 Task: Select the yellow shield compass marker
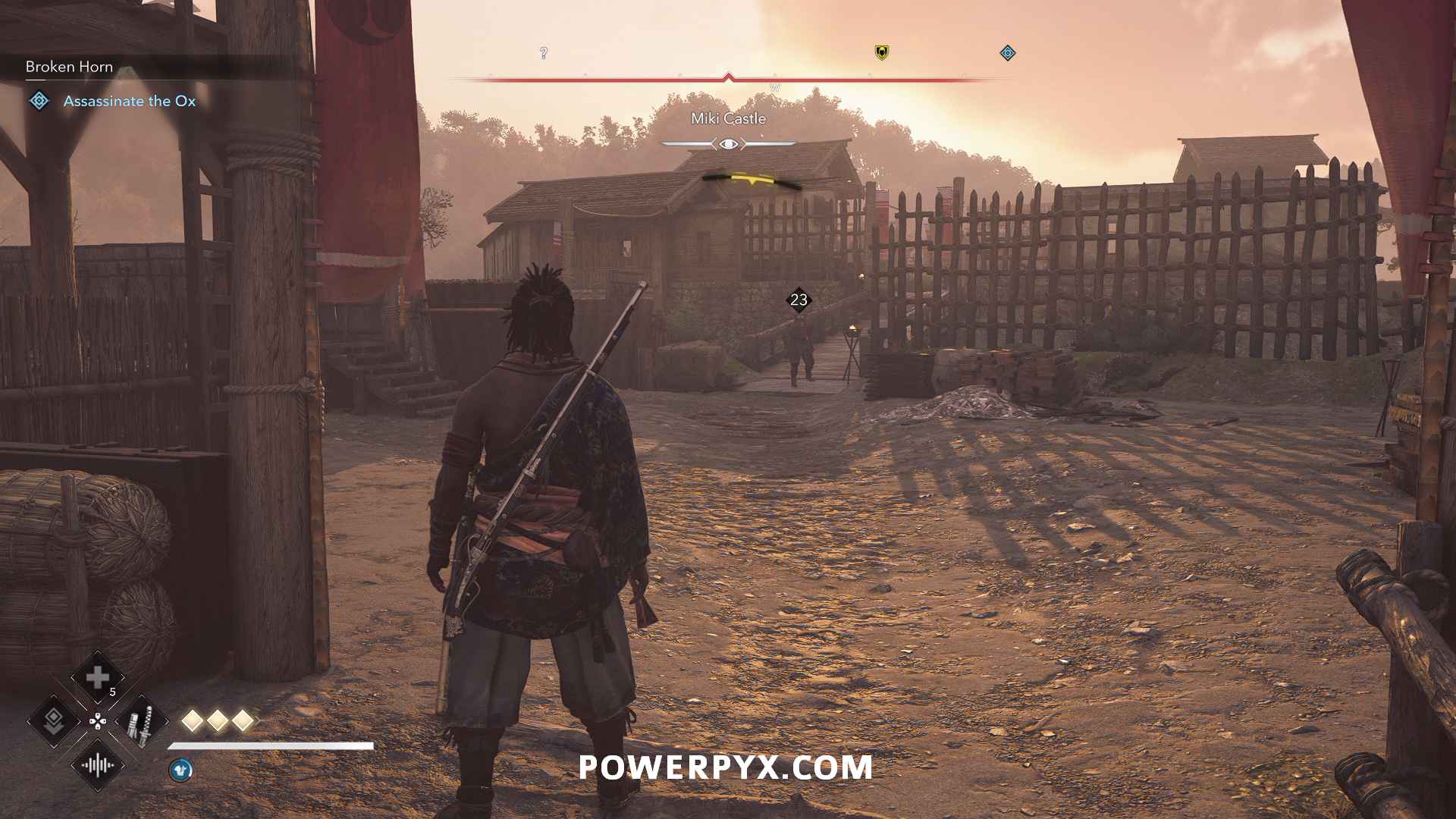point(882,52)
